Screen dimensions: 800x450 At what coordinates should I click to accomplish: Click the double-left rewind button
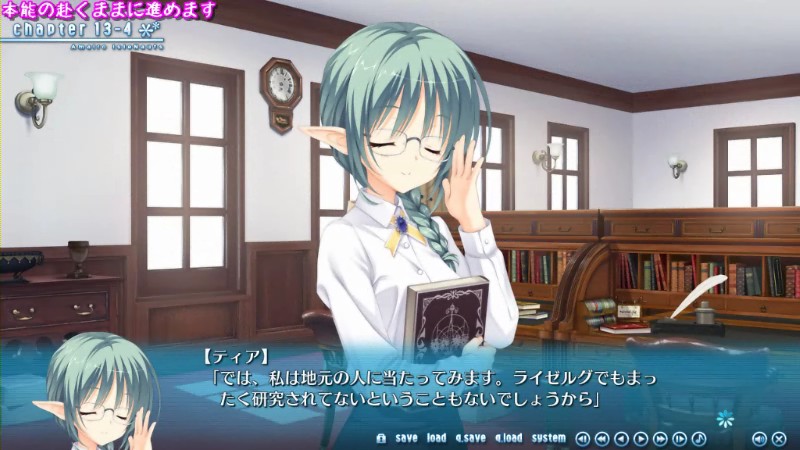(x=601, y=438)
